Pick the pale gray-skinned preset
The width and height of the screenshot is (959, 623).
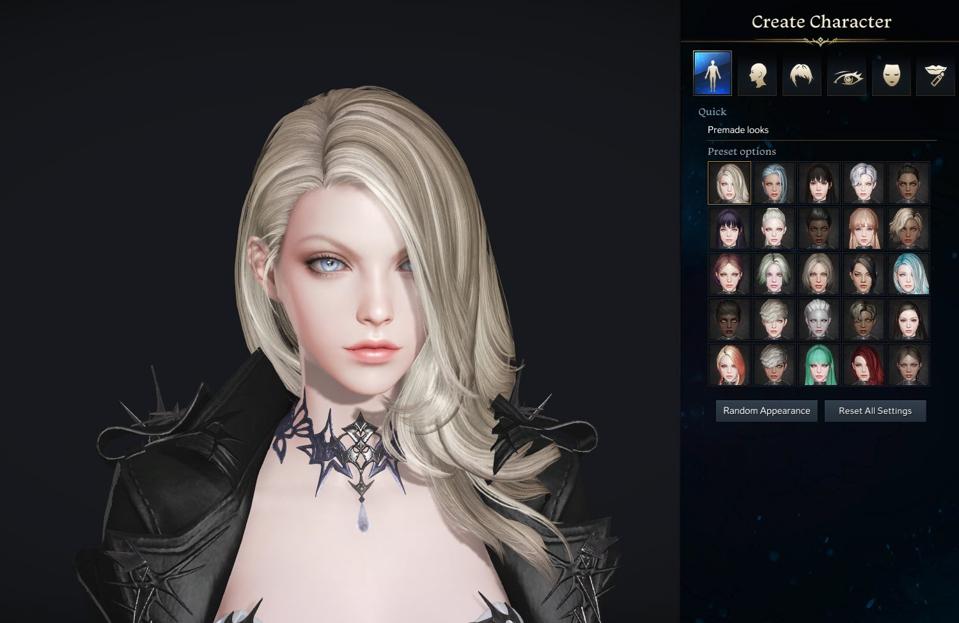[819, 319]
